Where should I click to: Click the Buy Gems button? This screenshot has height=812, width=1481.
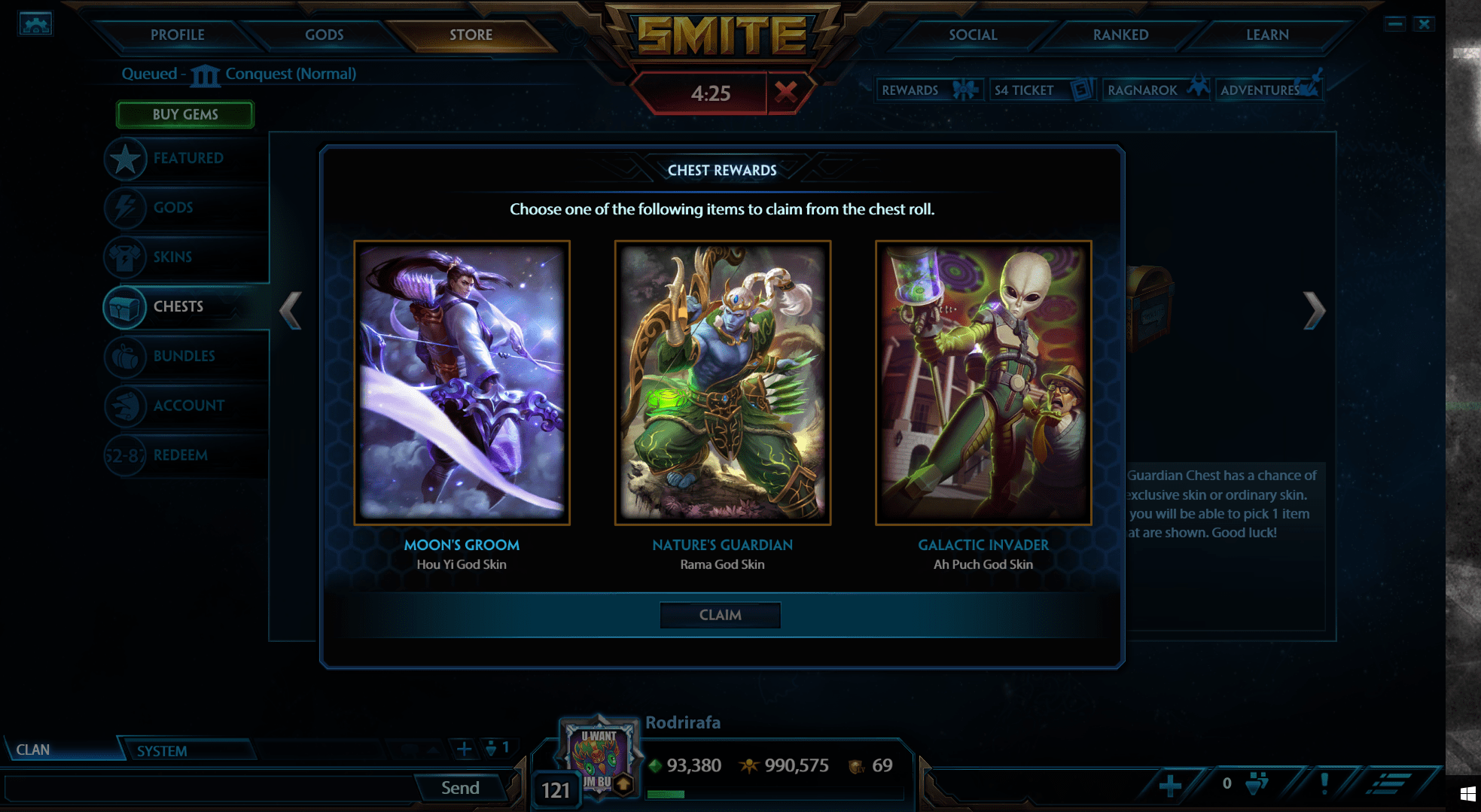click(184, 114)
